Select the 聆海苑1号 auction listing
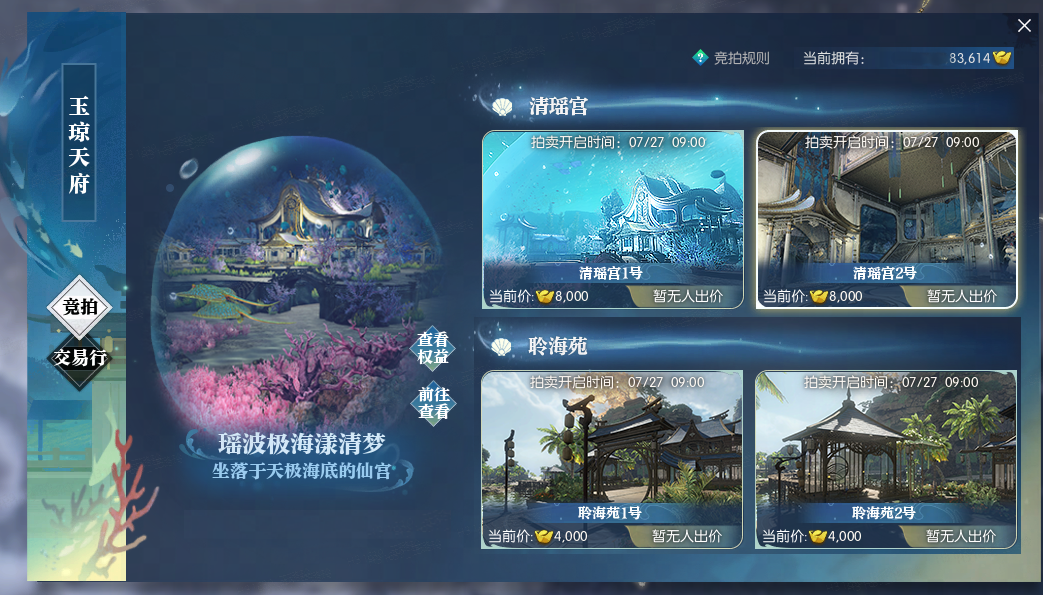The width and height of the screenshot is (1043, 595). point(612,459)
